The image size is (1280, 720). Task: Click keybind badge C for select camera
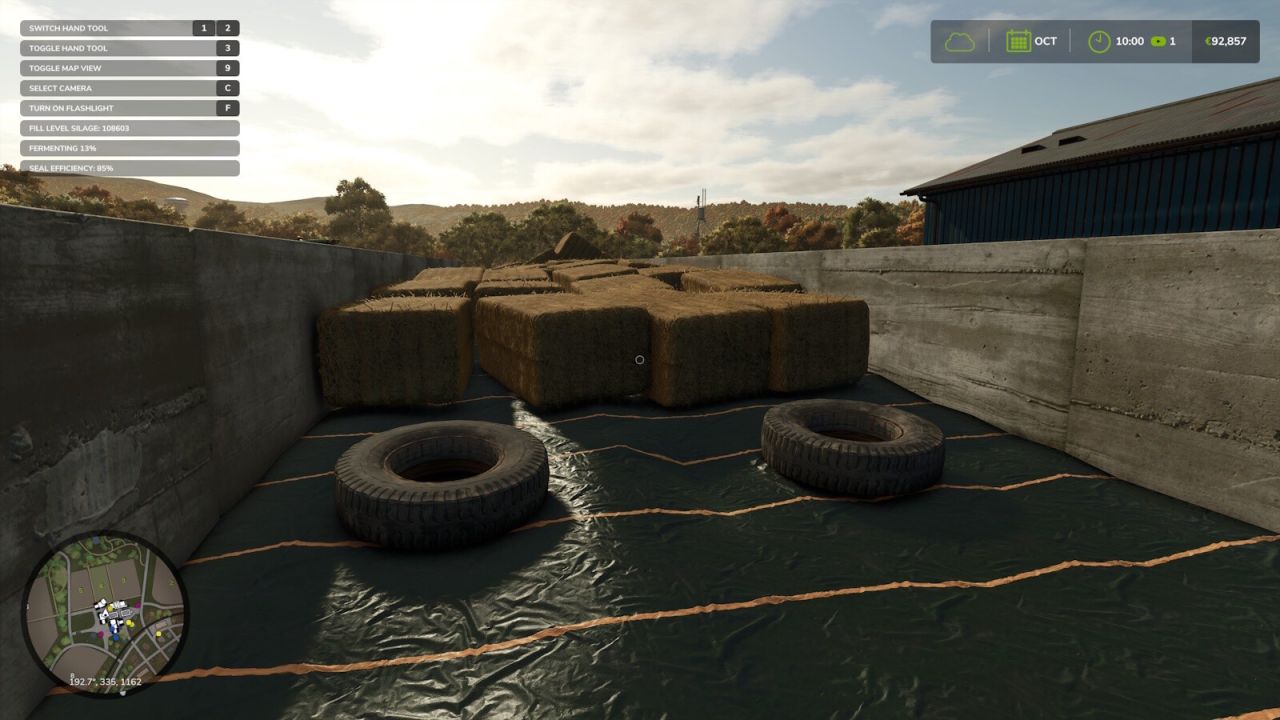pyautogui.click(x=228, y=88)
